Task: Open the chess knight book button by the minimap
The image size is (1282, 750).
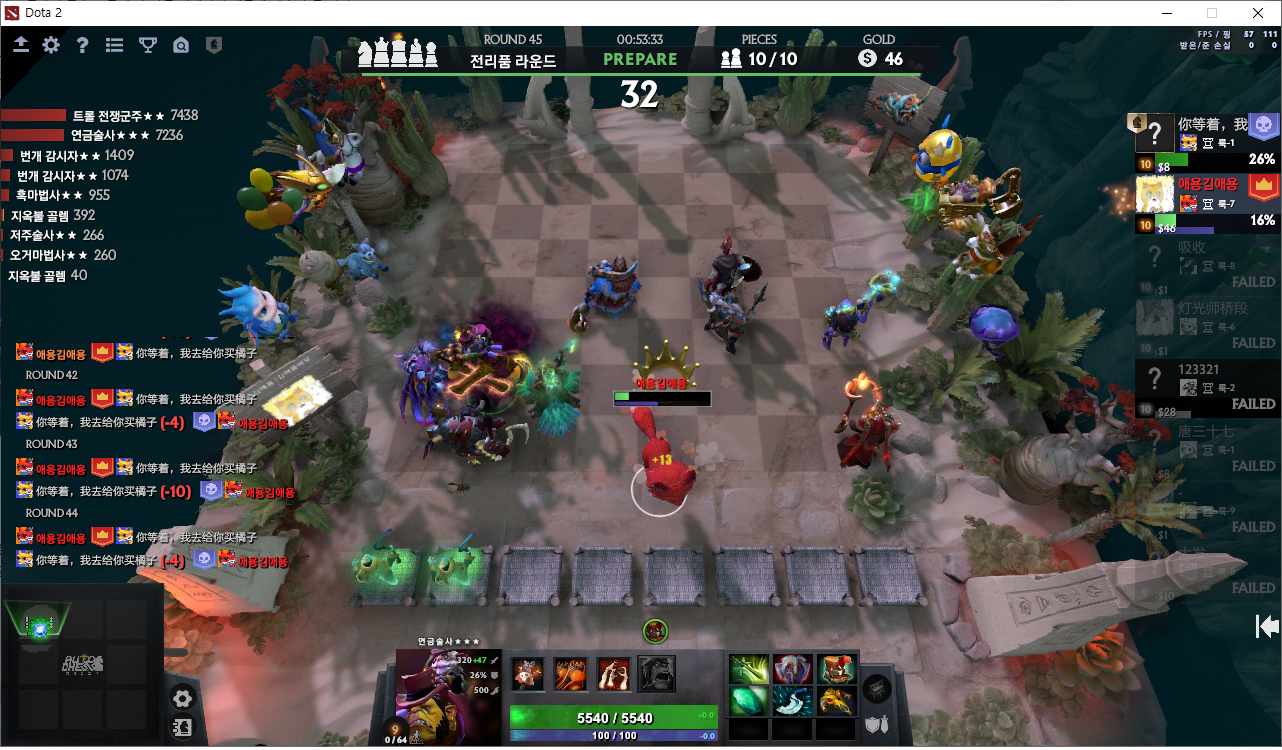Action: [183, 729]
